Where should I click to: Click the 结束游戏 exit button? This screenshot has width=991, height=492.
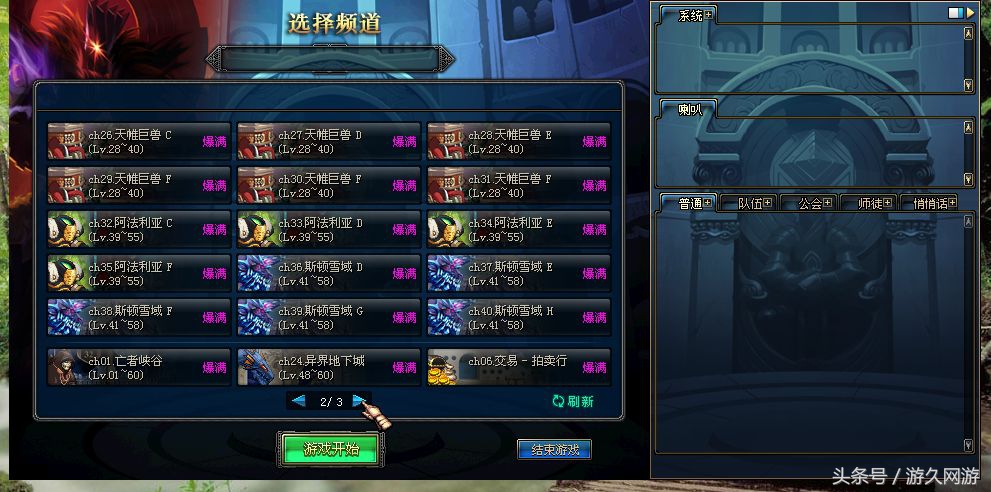(x=553, y=450)
